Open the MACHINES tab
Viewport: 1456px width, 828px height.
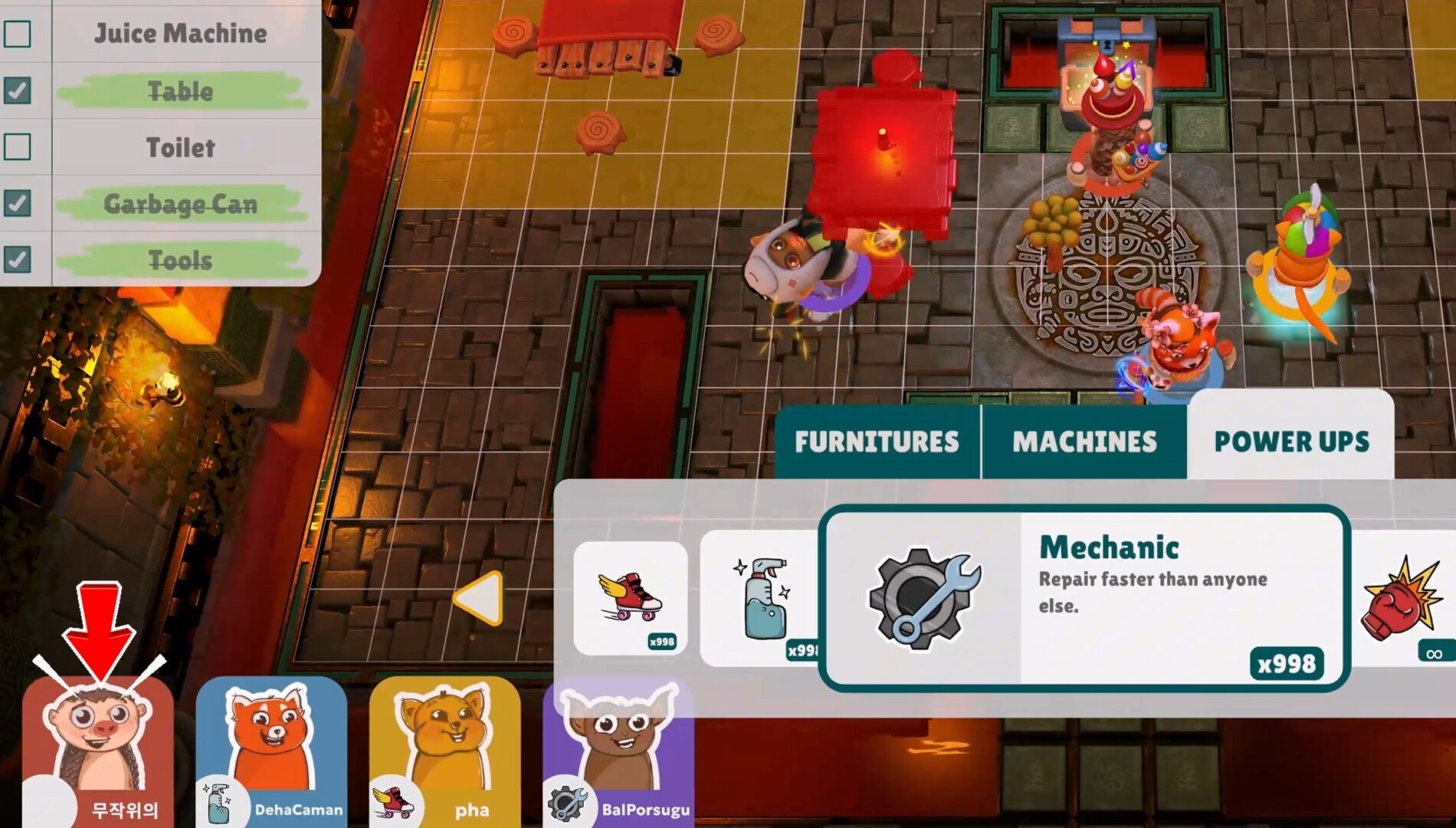1085,441
